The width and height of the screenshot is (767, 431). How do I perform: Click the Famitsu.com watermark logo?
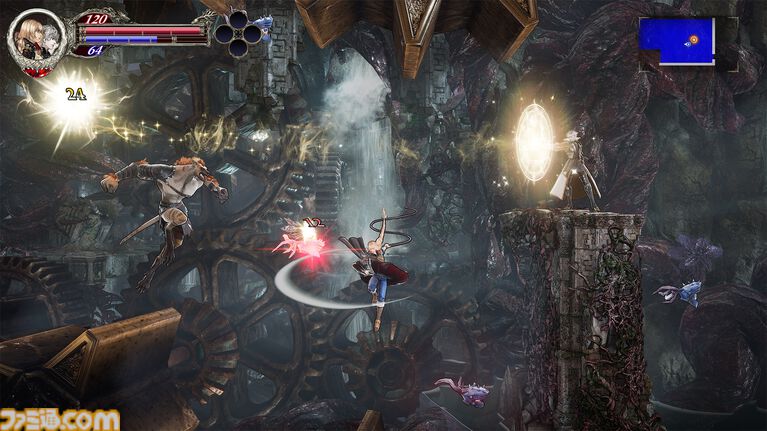pyautogui.click(x=61, y=419)
